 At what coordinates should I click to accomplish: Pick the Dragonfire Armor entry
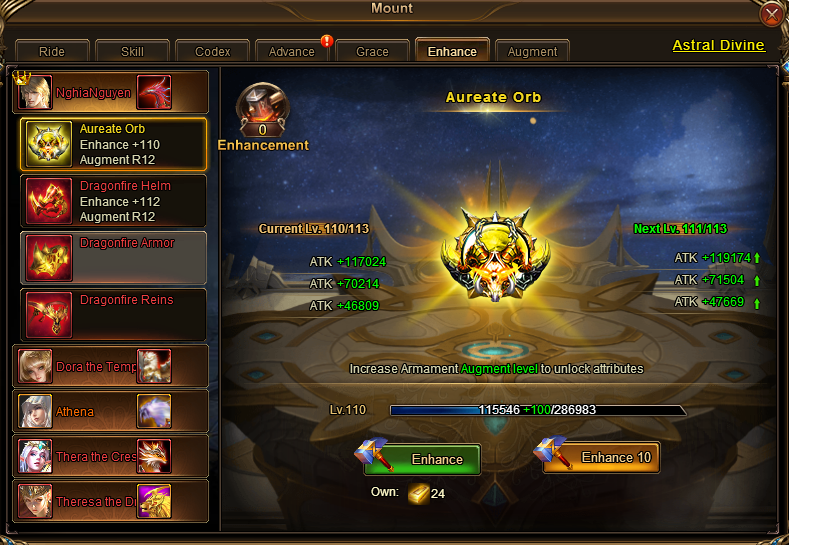point(113,257)
